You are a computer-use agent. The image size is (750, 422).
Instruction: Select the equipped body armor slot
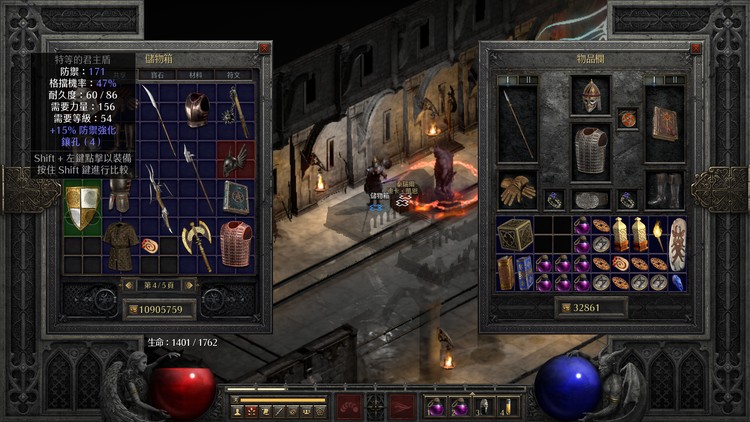point(591,152)
